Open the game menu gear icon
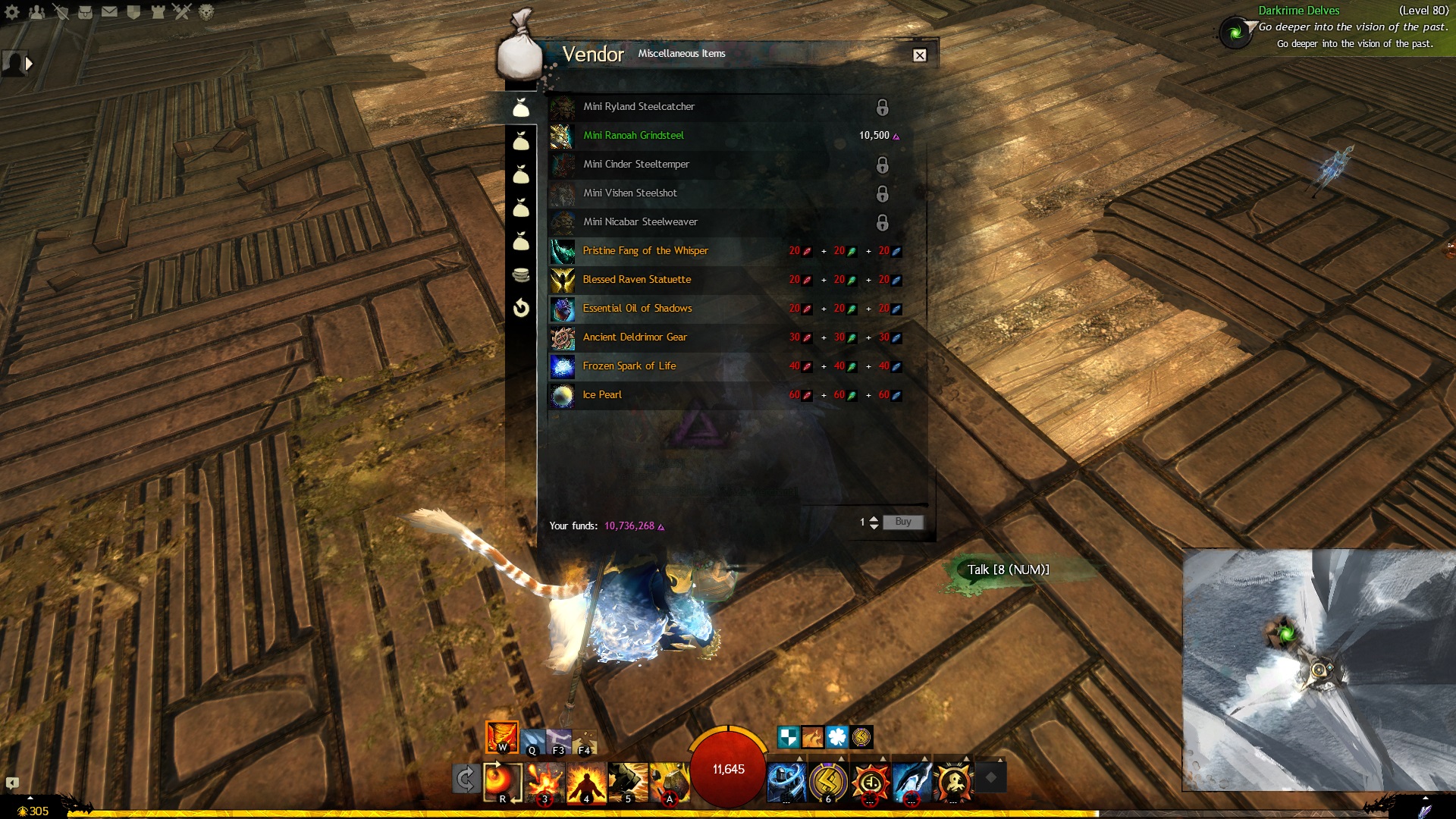Viewport: 1456px width, 819px height. click(12, 11)
